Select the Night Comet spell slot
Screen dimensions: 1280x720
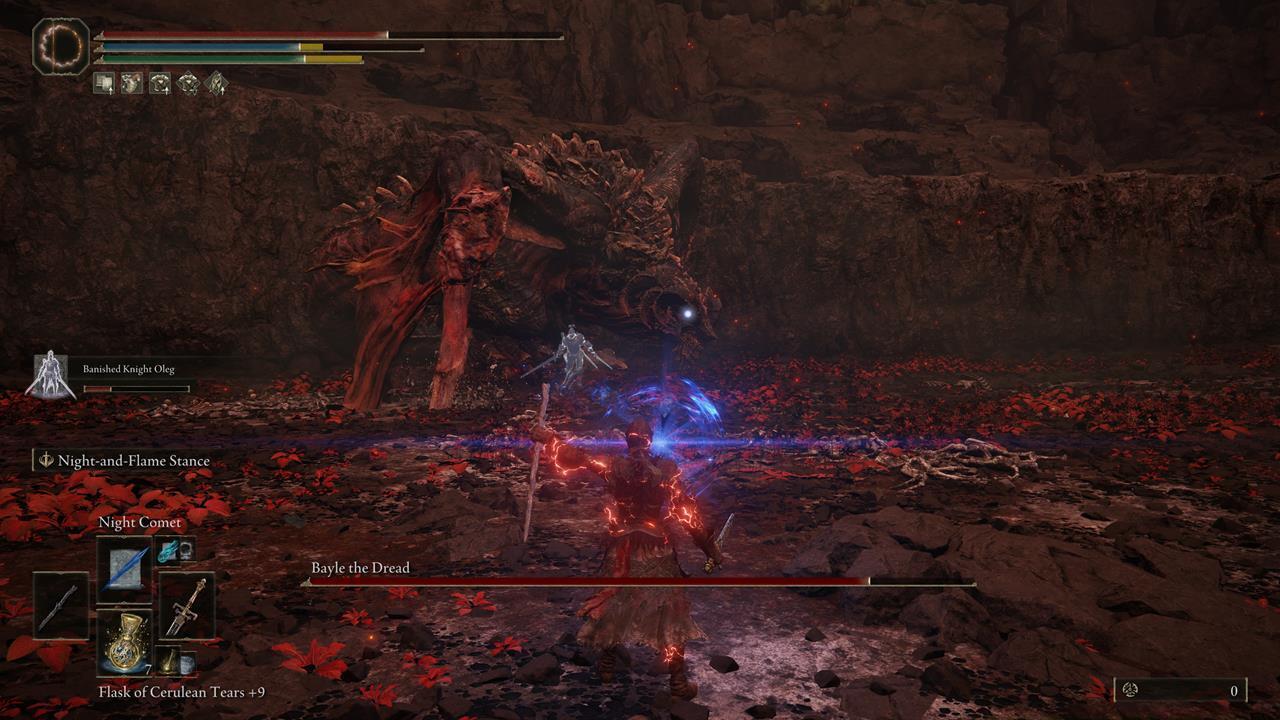[124, 569]
